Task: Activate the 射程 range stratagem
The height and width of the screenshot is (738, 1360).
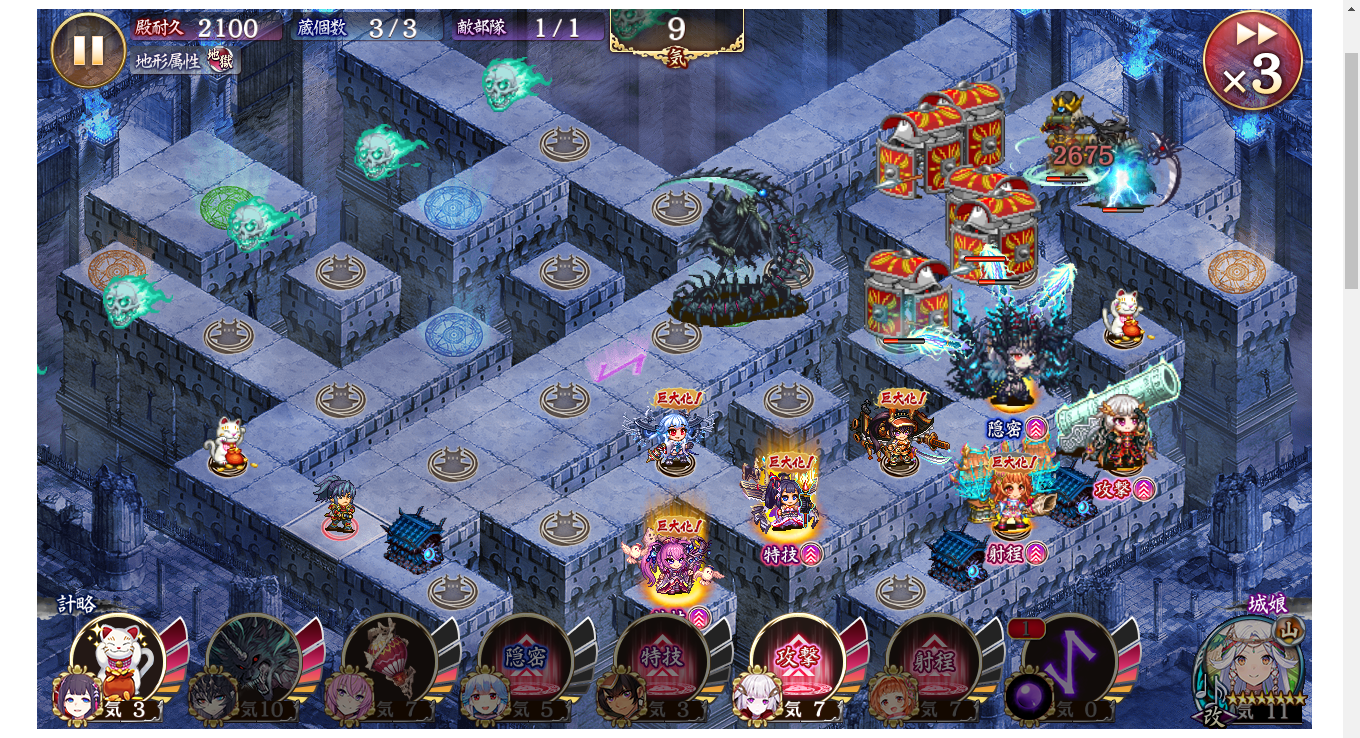Action: click(933, 661)
